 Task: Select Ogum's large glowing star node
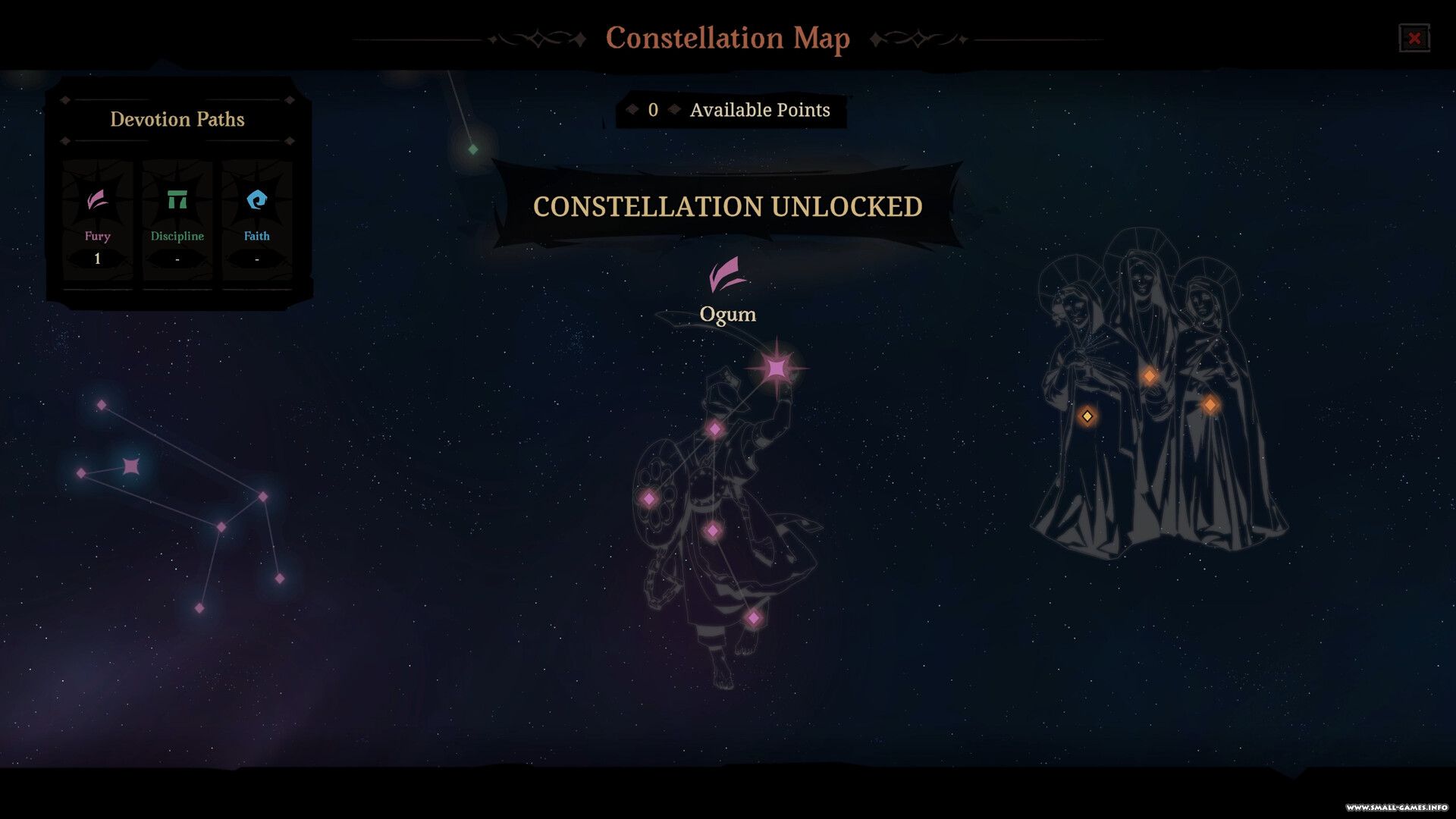click(x=777, y=369)
